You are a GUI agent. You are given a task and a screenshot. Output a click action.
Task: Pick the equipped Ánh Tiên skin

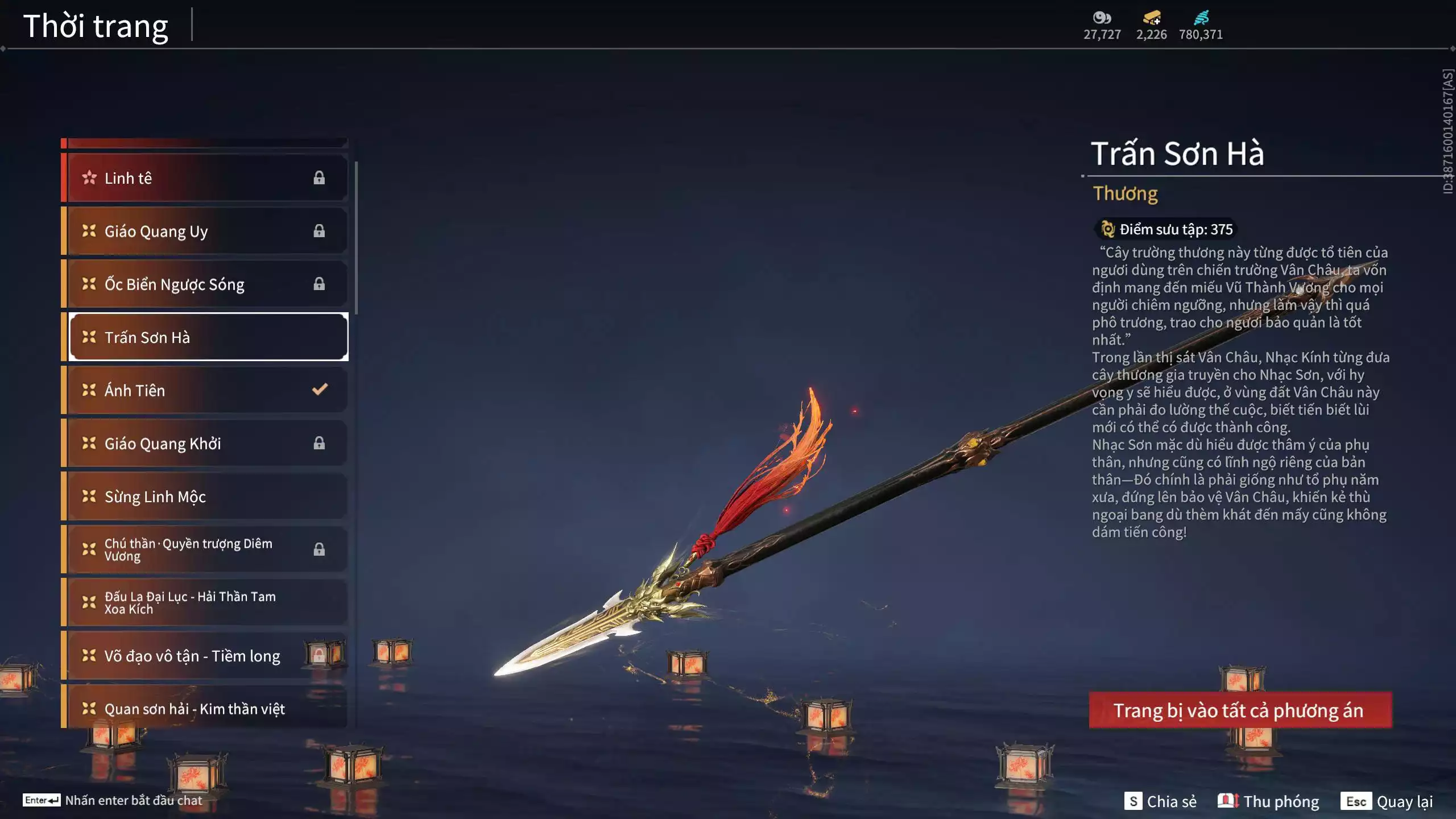click(x=205, y=390)
